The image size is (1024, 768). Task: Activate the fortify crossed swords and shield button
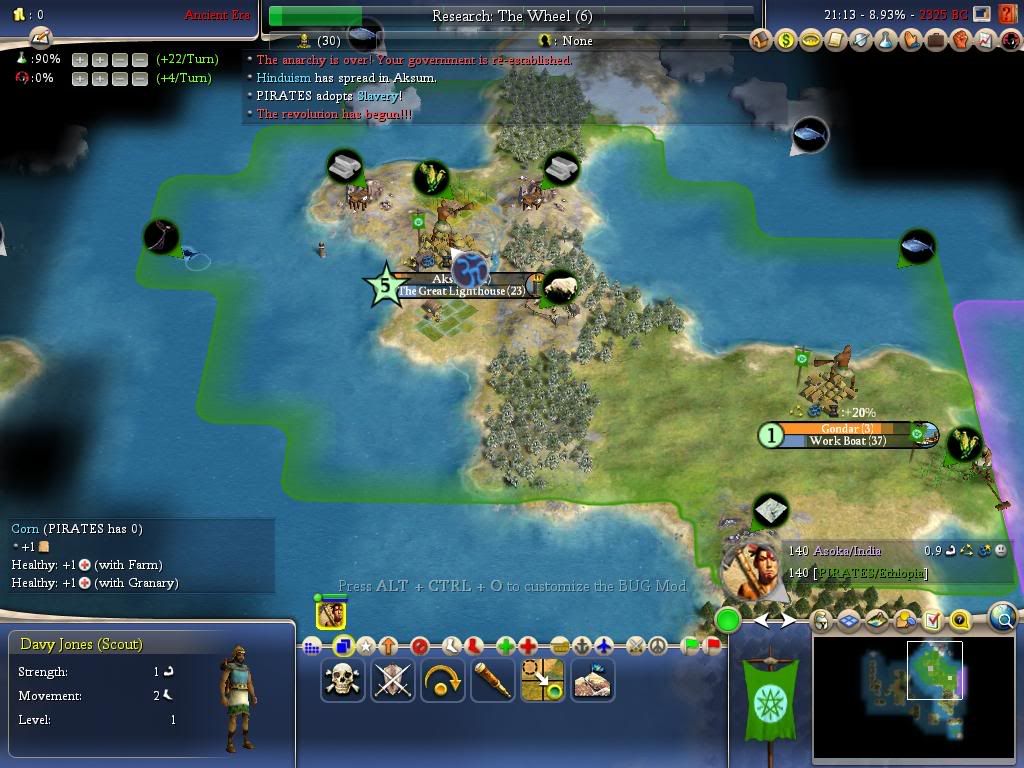pyautogui.click(x=393, y=681)
